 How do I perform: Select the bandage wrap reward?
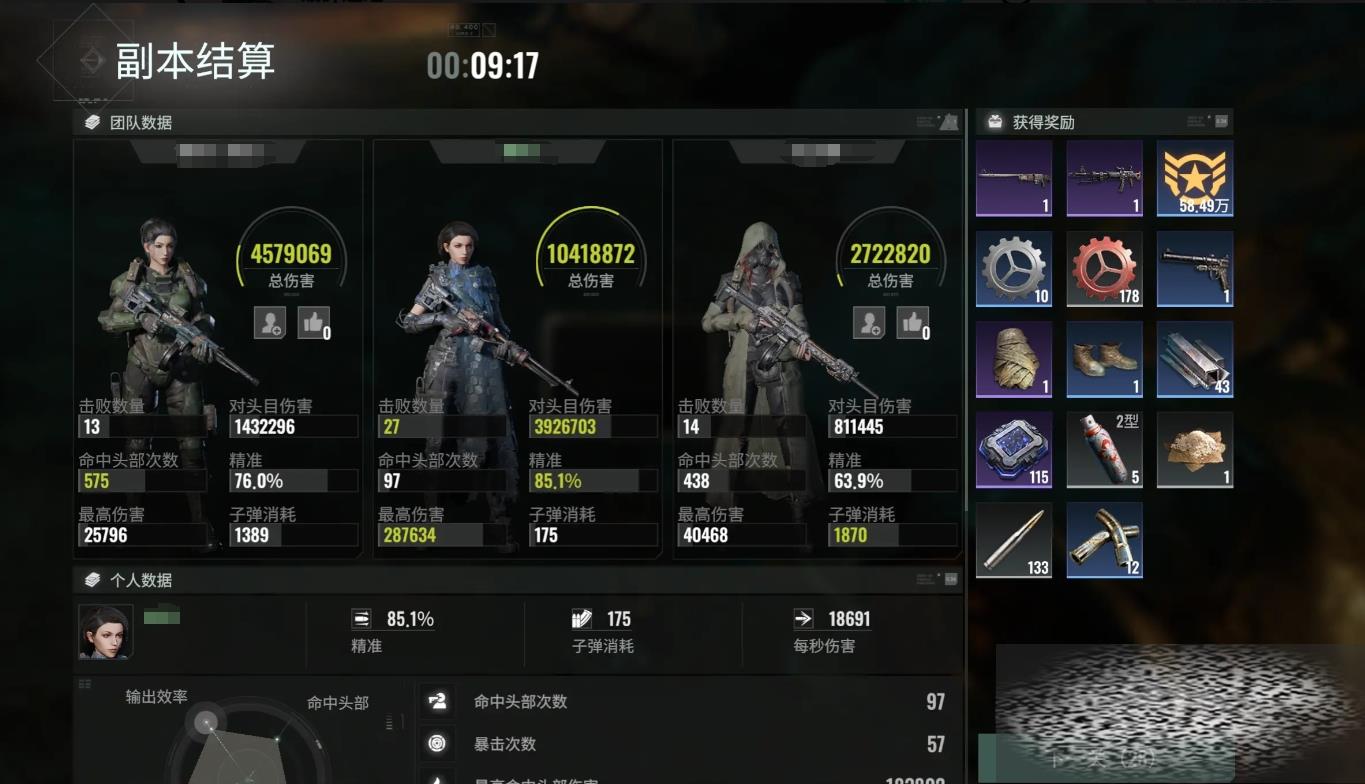[x=1014, y=359]
